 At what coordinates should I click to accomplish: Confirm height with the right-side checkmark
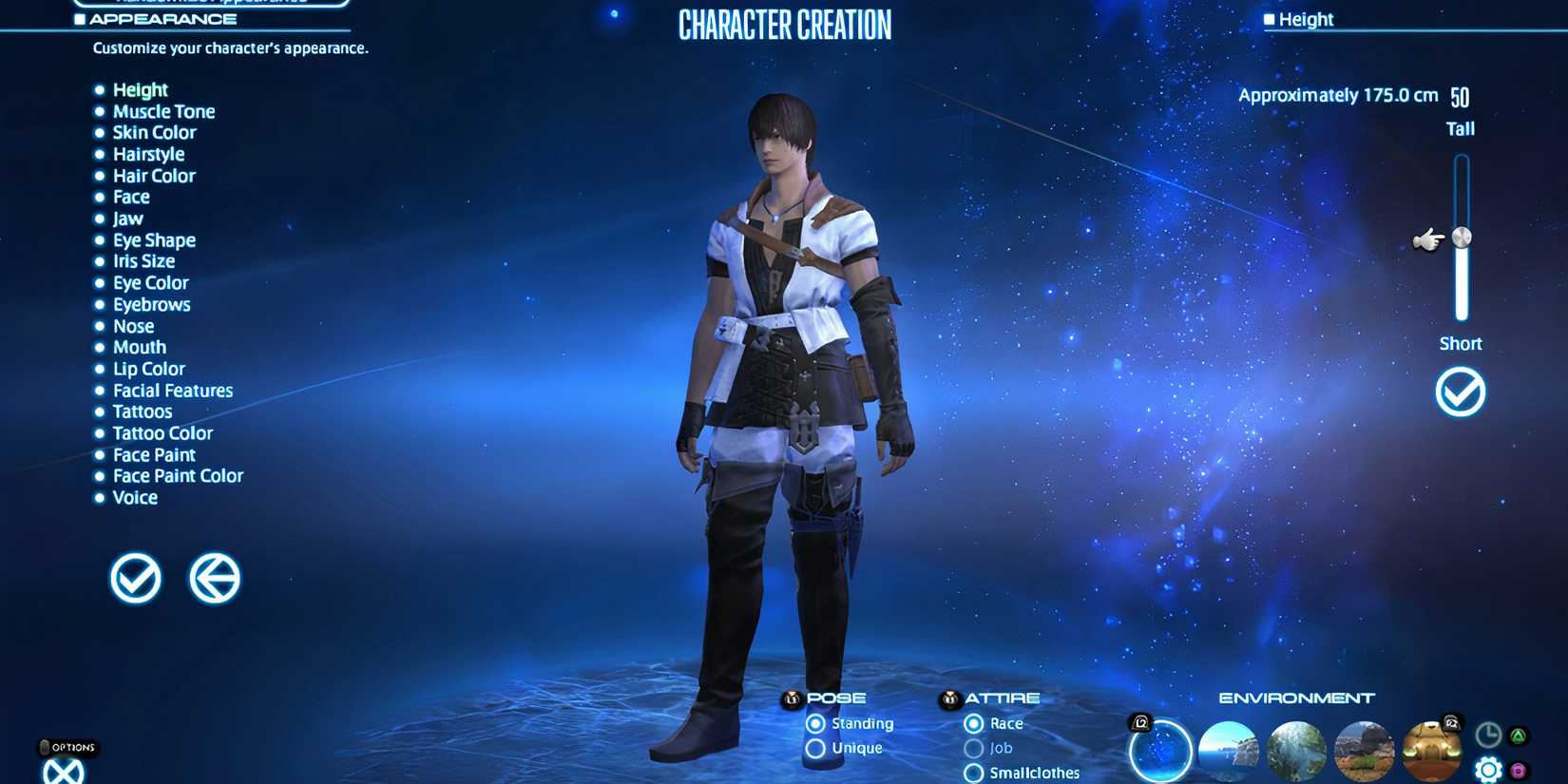click(x=1460, y=391)
